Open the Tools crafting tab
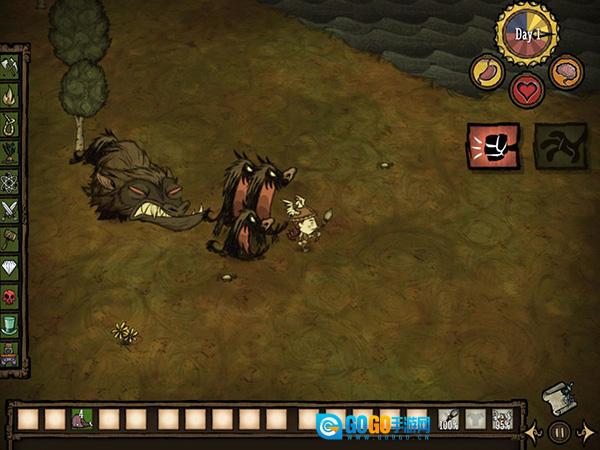This screenshot has height=450, width=600. click(x=12, y=66)
